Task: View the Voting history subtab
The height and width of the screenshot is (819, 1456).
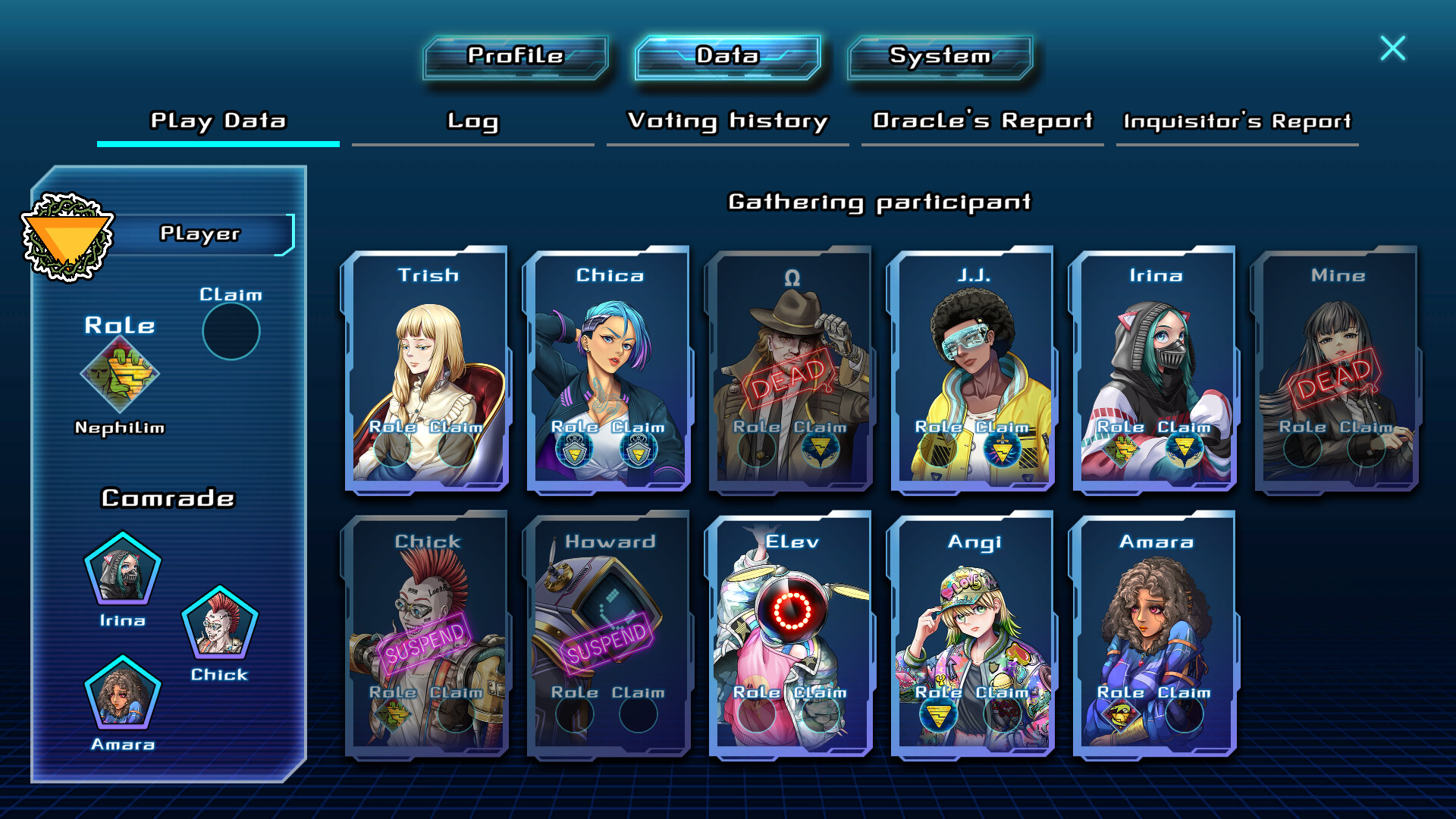Action: point(727,121)
